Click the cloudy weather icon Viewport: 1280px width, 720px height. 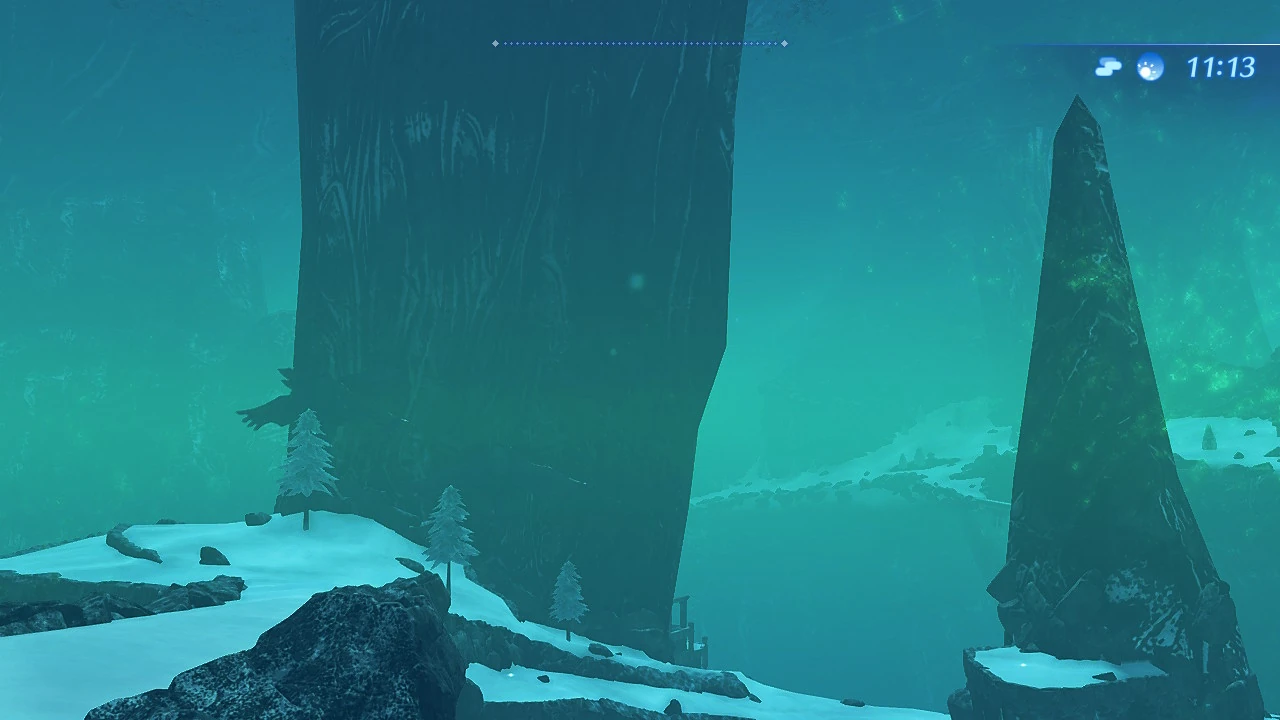click(x=1107, y=65)
